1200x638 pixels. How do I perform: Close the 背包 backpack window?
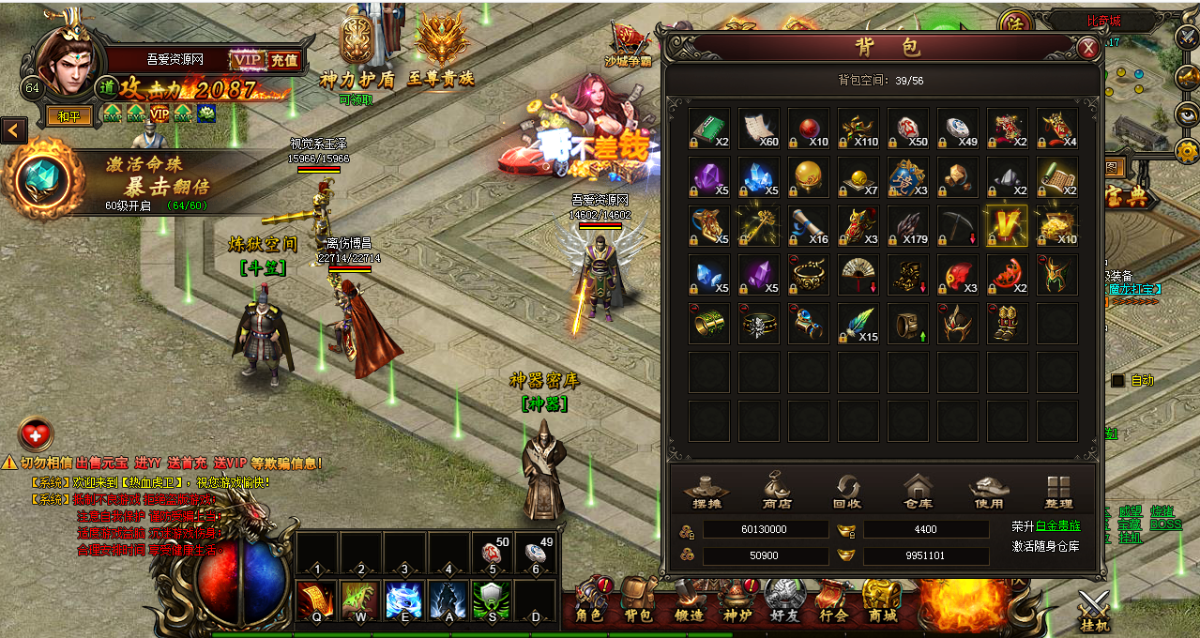tap(1088, 47)
